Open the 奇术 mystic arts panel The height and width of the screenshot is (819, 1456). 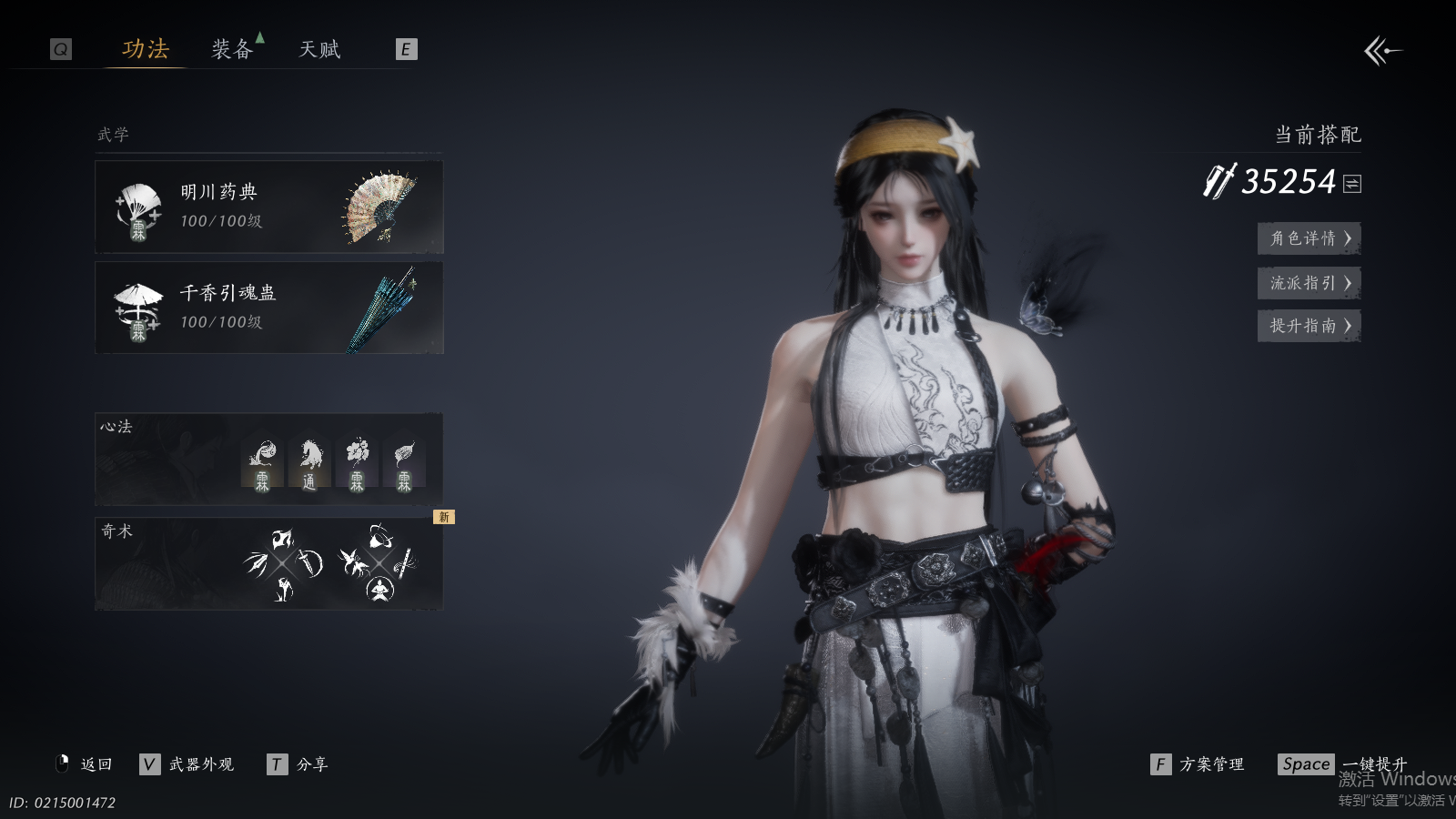(269, 564)
